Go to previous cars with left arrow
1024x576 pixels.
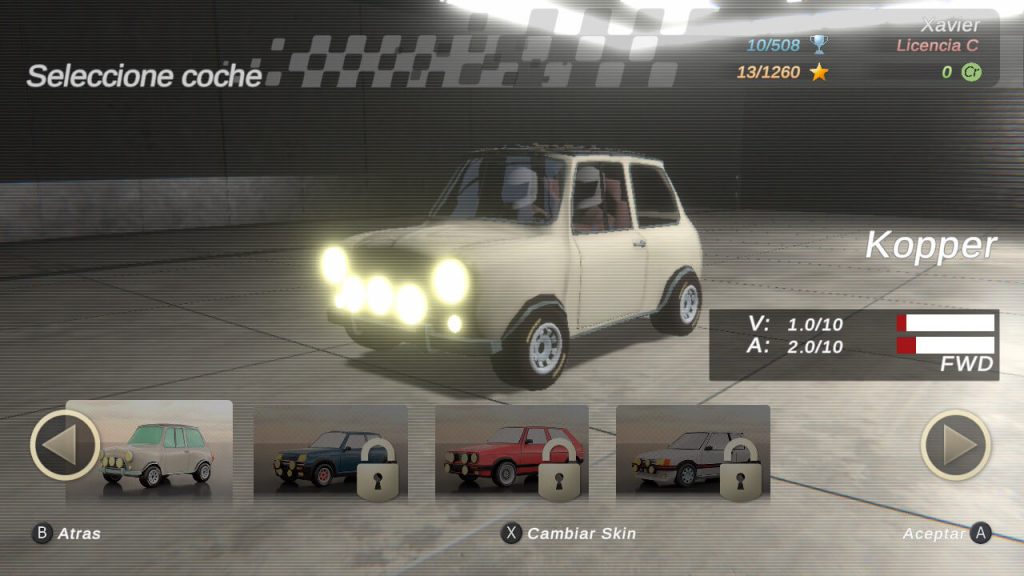point(65,445)
